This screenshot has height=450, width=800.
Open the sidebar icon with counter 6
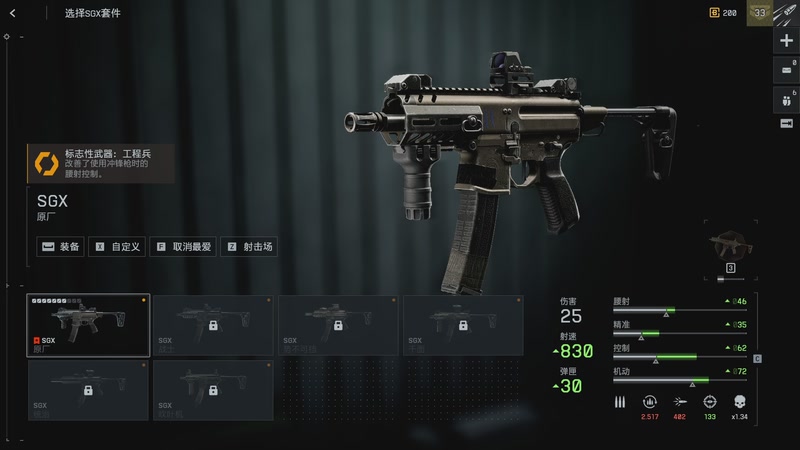click(x=787, y=98)
